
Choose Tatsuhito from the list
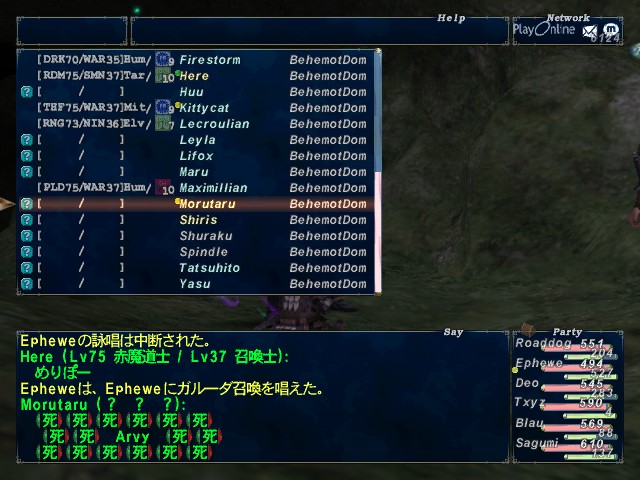click(x=209, y=268)
